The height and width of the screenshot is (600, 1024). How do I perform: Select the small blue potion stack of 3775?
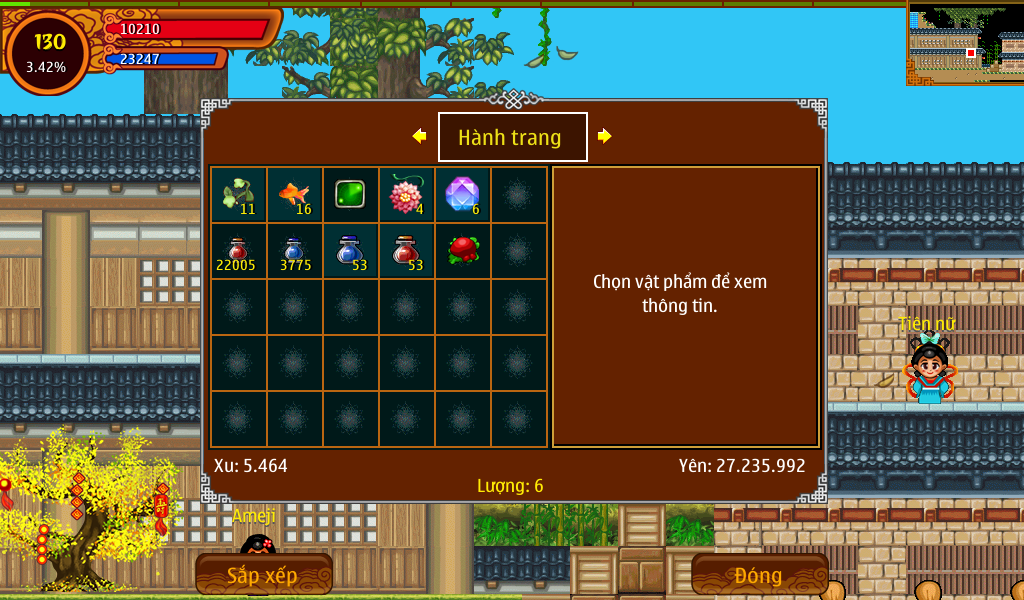[x=295, y=251]
